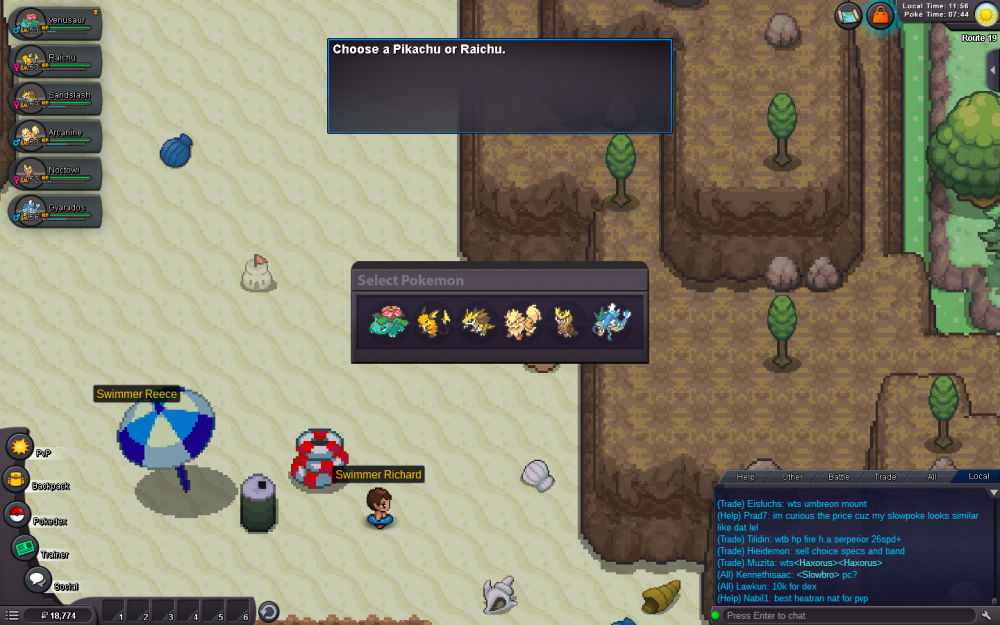
Task: Switch to the Battle chat tab
Action: click(838, 477)
